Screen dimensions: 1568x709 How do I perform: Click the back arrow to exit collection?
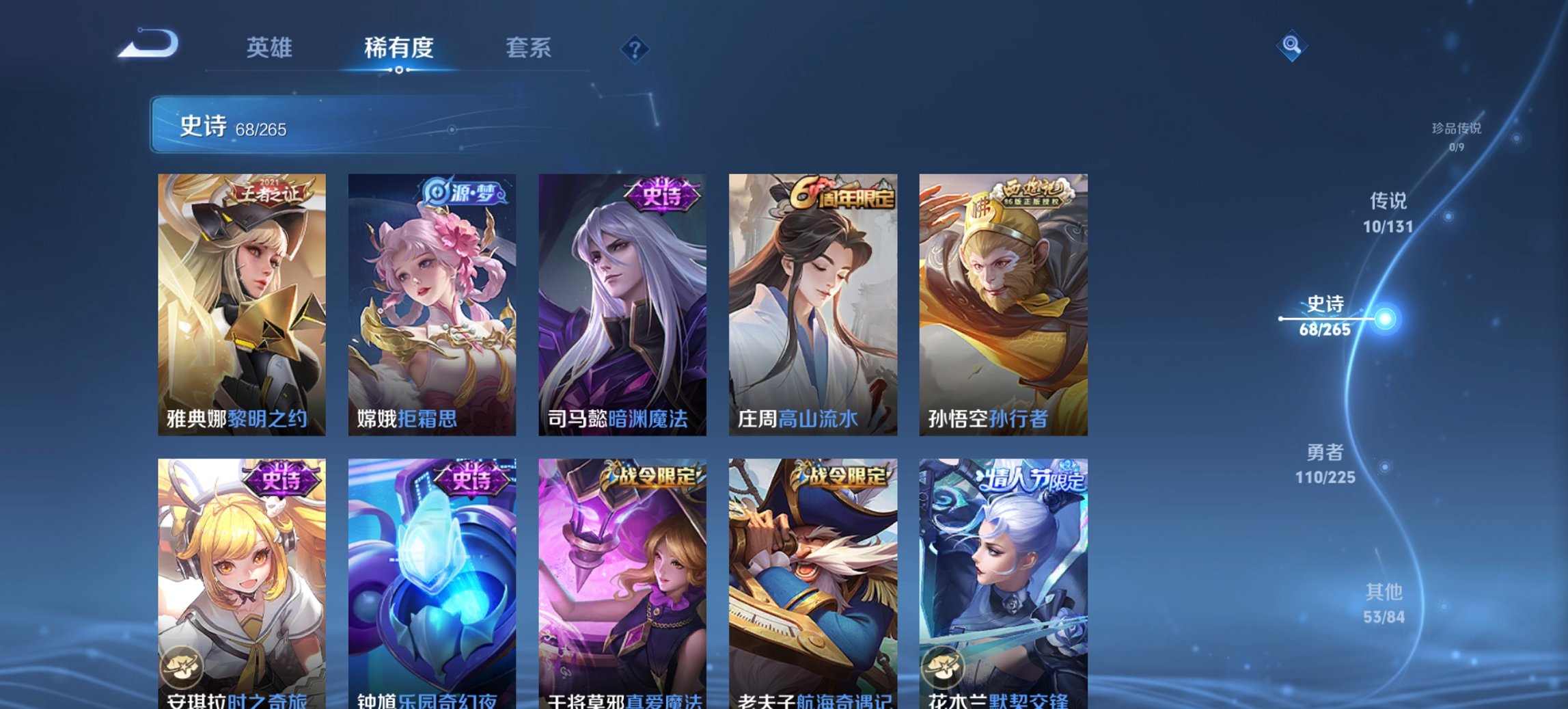point(149,42)
